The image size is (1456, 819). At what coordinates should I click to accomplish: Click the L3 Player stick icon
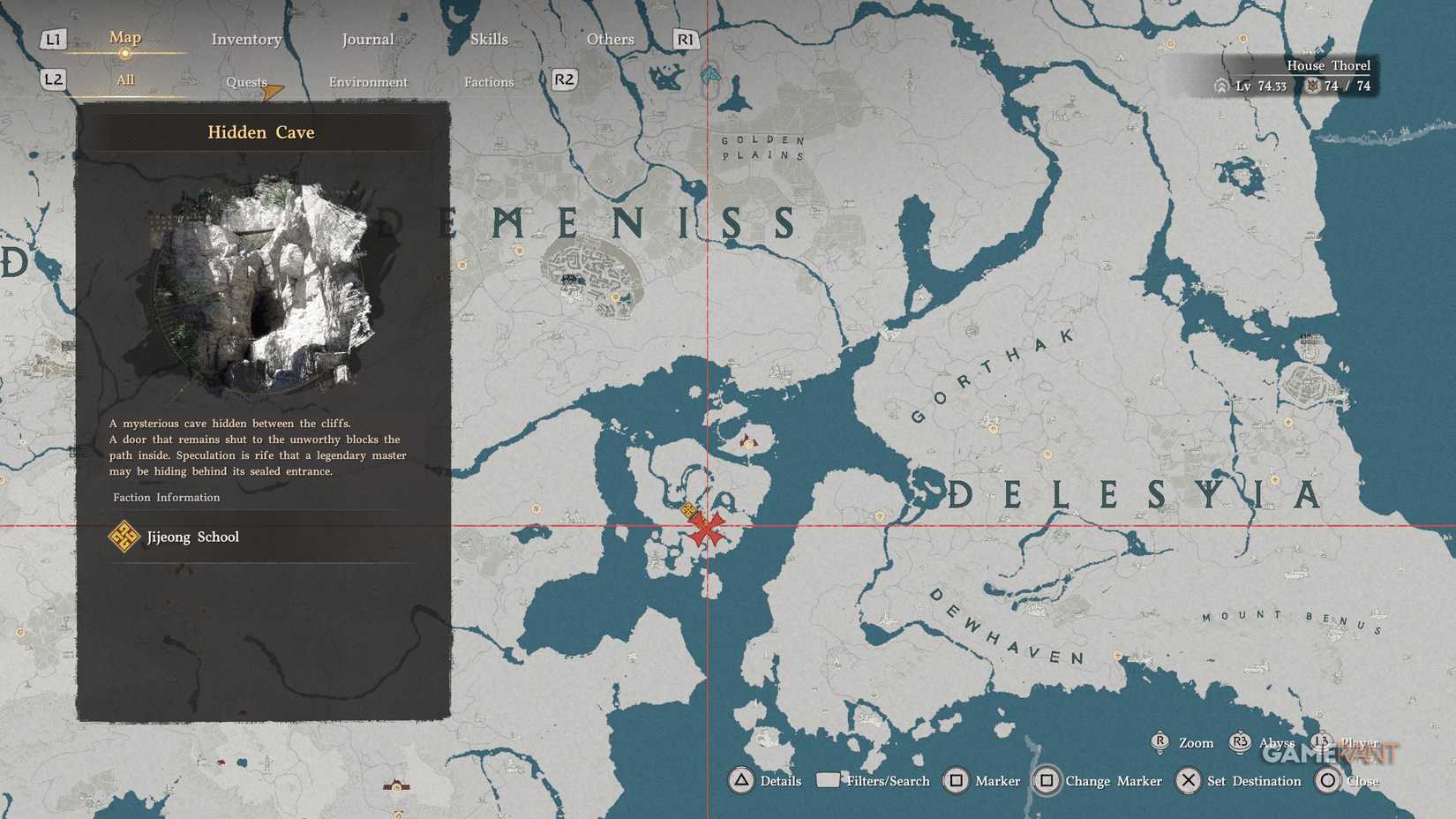(1319, 742)
